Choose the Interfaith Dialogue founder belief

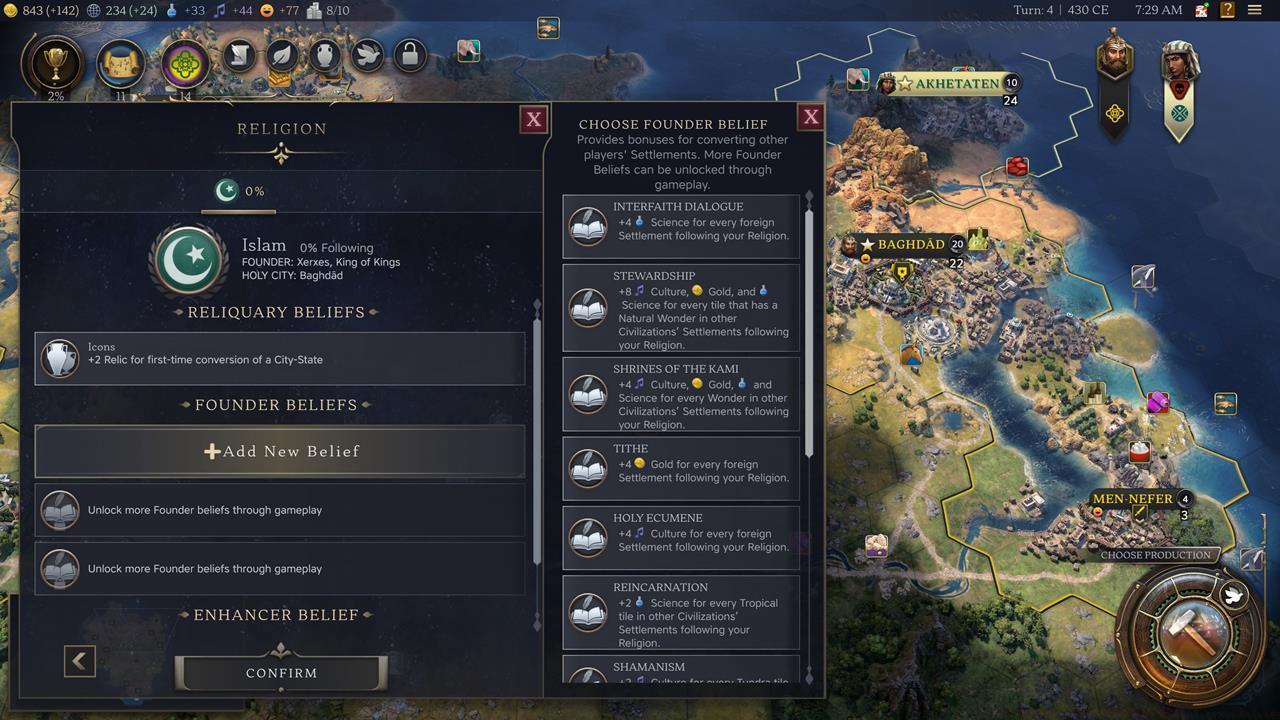tap(681, 227)
